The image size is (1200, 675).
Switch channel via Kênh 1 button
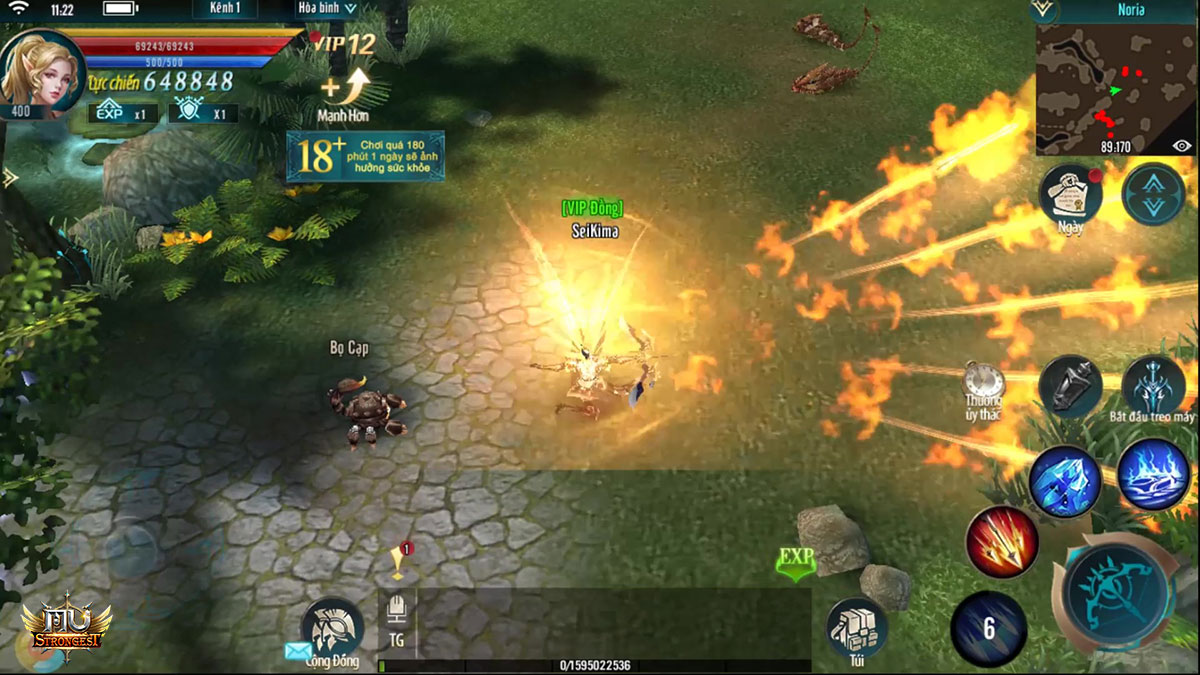coord(224,8)
